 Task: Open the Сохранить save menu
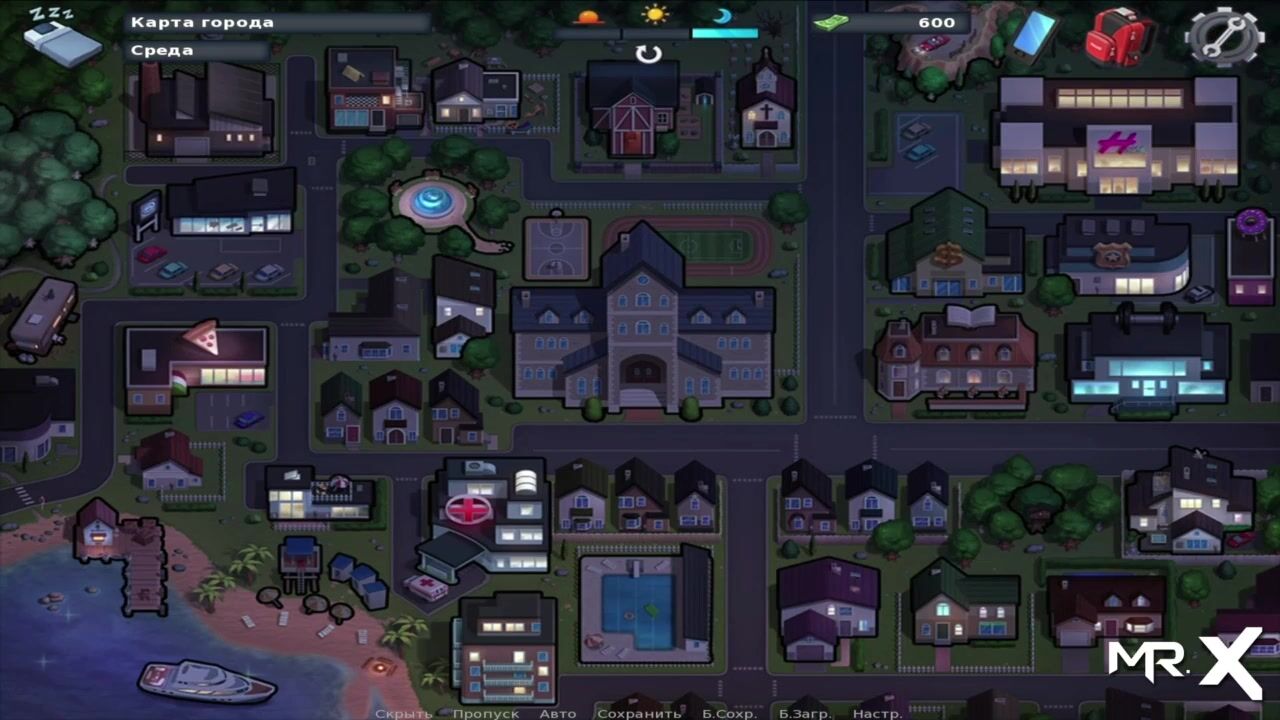coord(638,713)
